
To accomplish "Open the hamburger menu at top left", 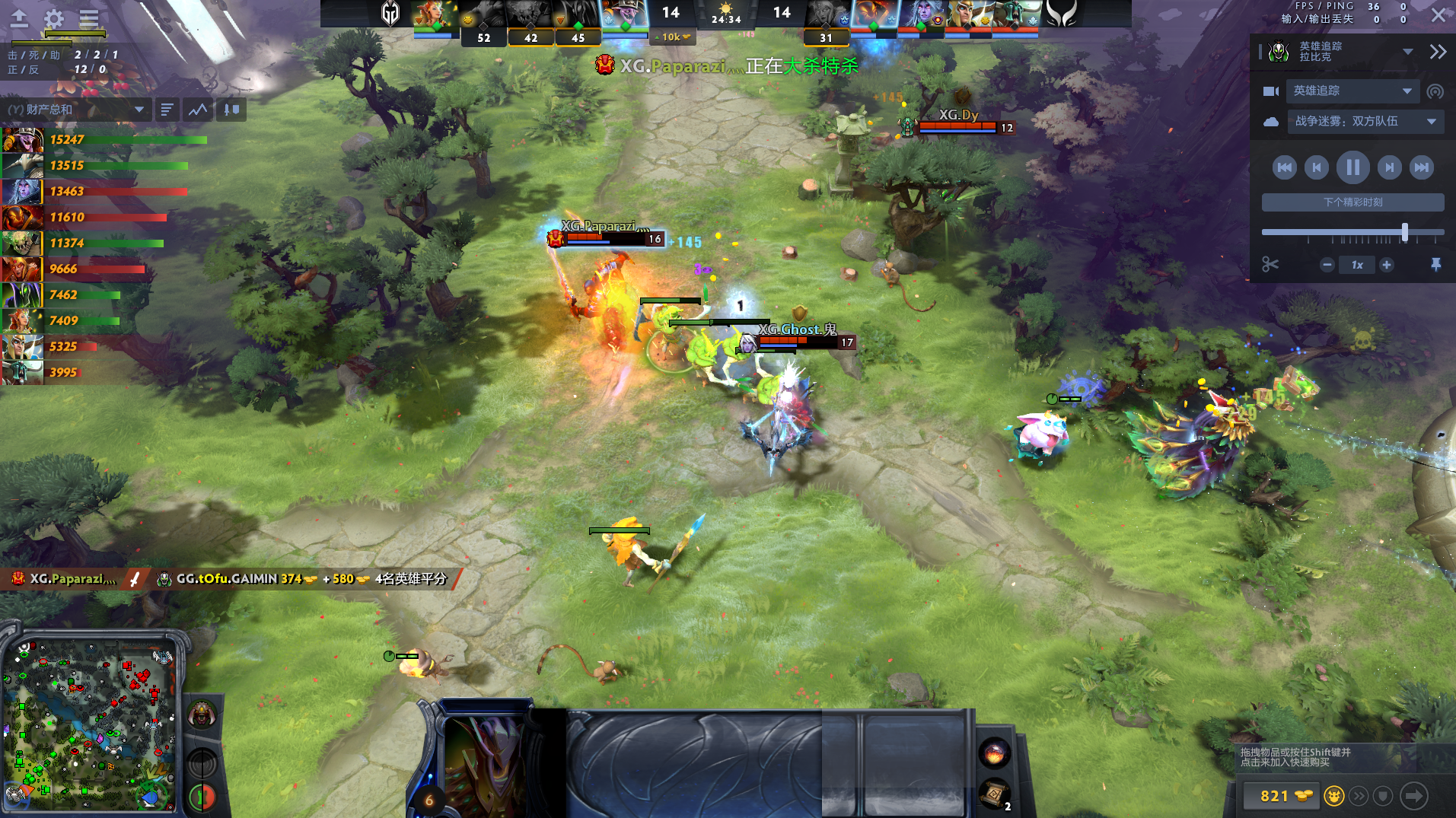I will pyautogui.click(x=89, y=18).
